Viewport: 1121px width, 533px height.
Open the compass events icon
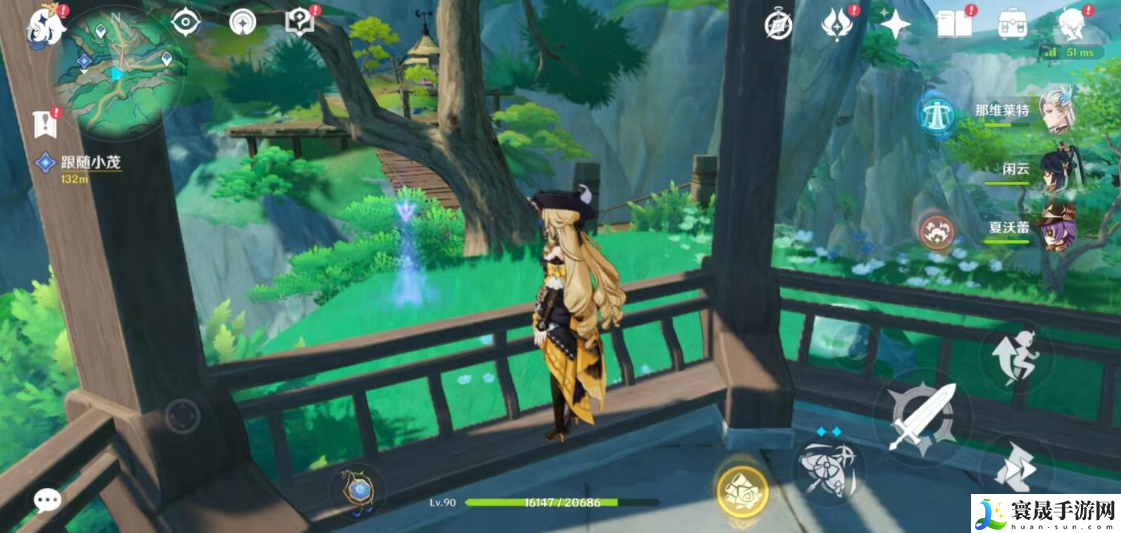click(x=778, y=25)
